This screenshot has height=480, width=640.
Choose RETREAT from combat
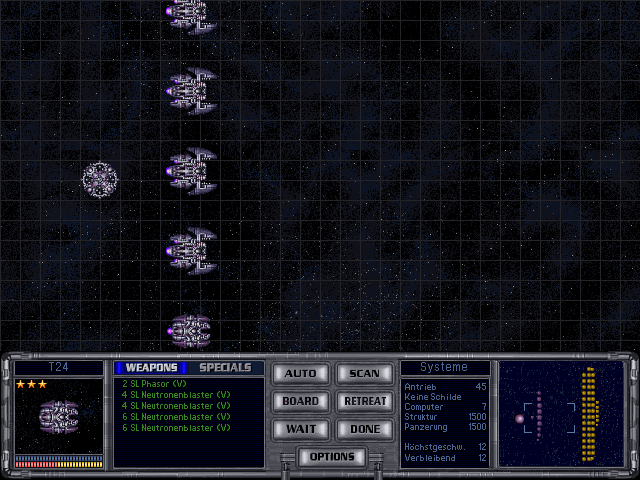[364, 401]
